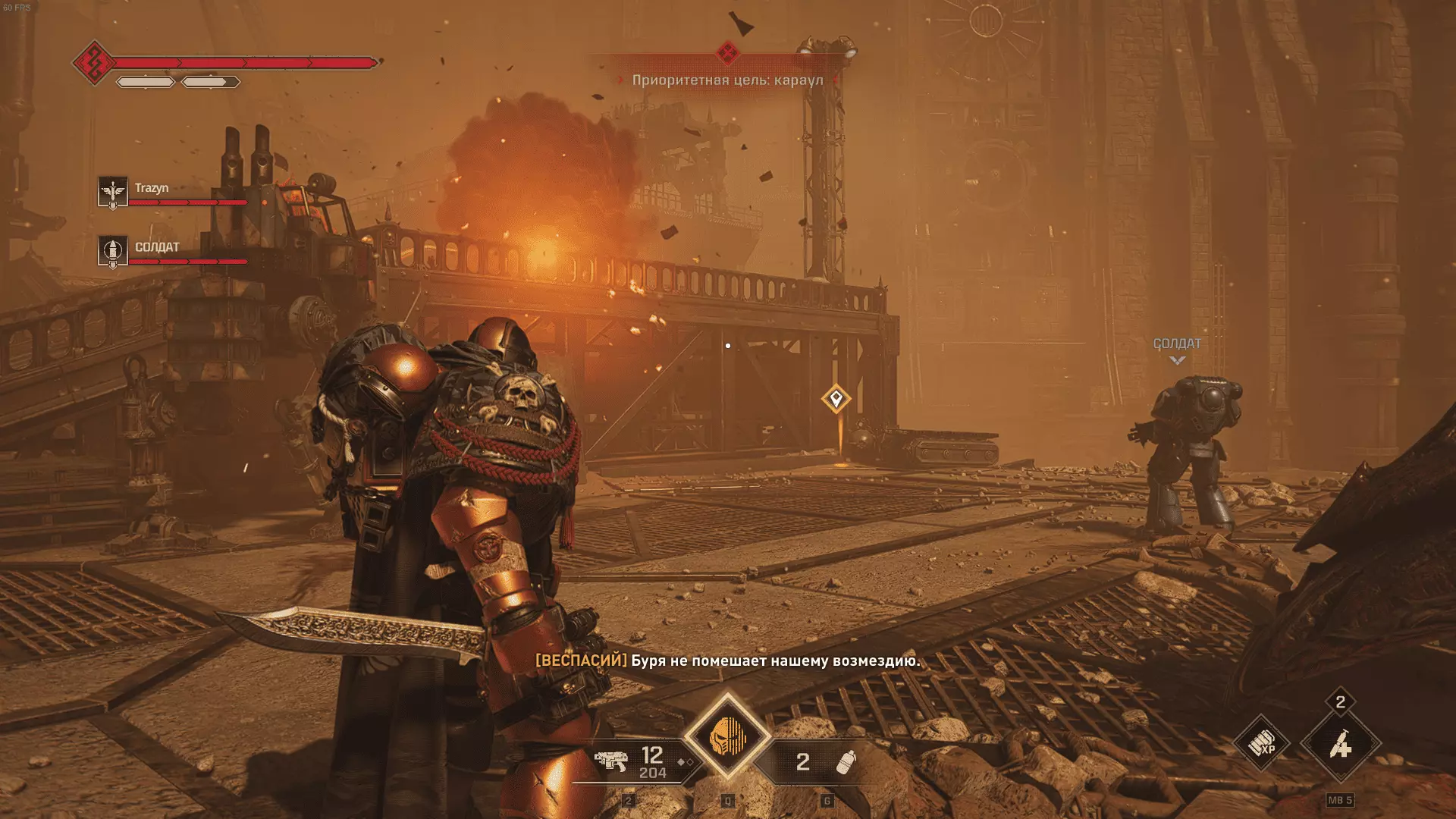Click the orange objective waypoint marker

coord(836,398)
